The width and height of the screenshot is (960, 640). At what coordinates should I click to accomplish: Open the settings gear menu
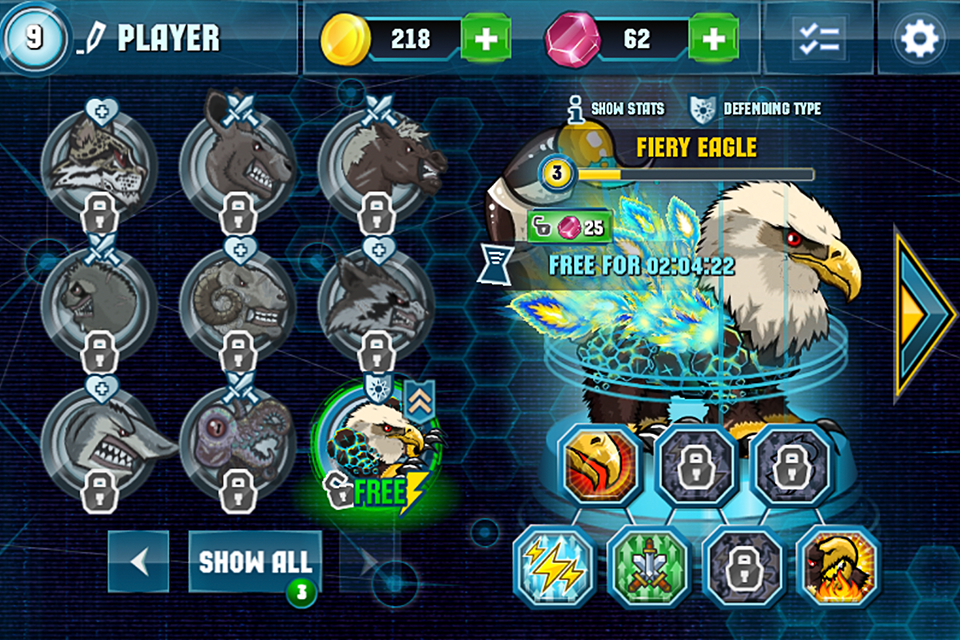[919, 38]
